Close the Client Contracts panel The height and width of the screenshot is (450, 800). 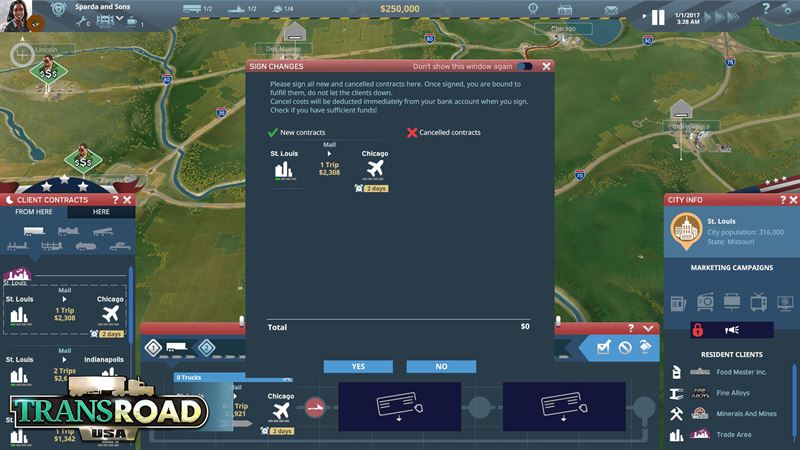coord(129,200)
